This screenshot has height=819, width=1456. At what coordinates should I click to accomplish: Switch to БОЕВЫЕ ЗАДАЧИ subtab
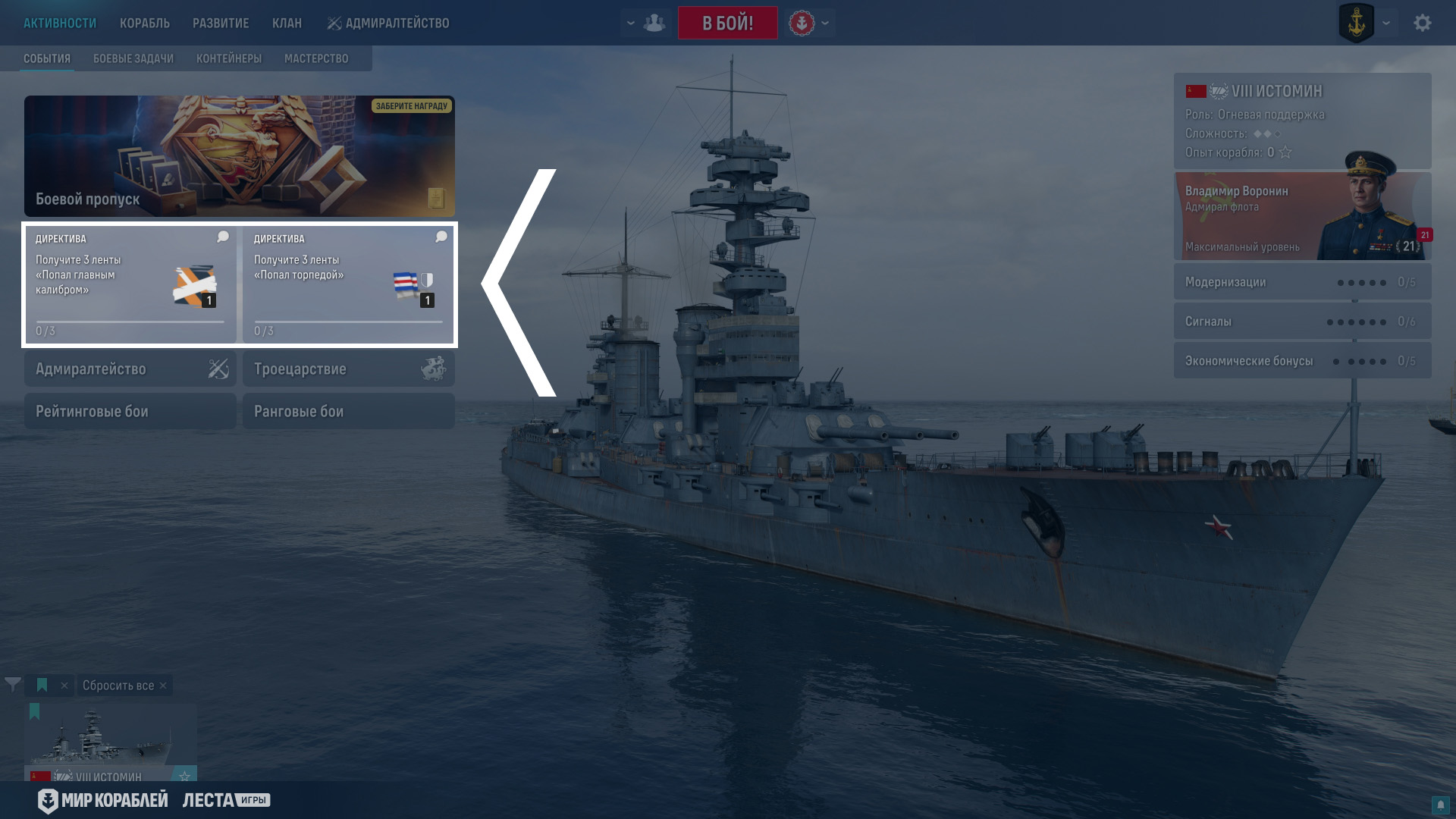(x=133, y=58)
